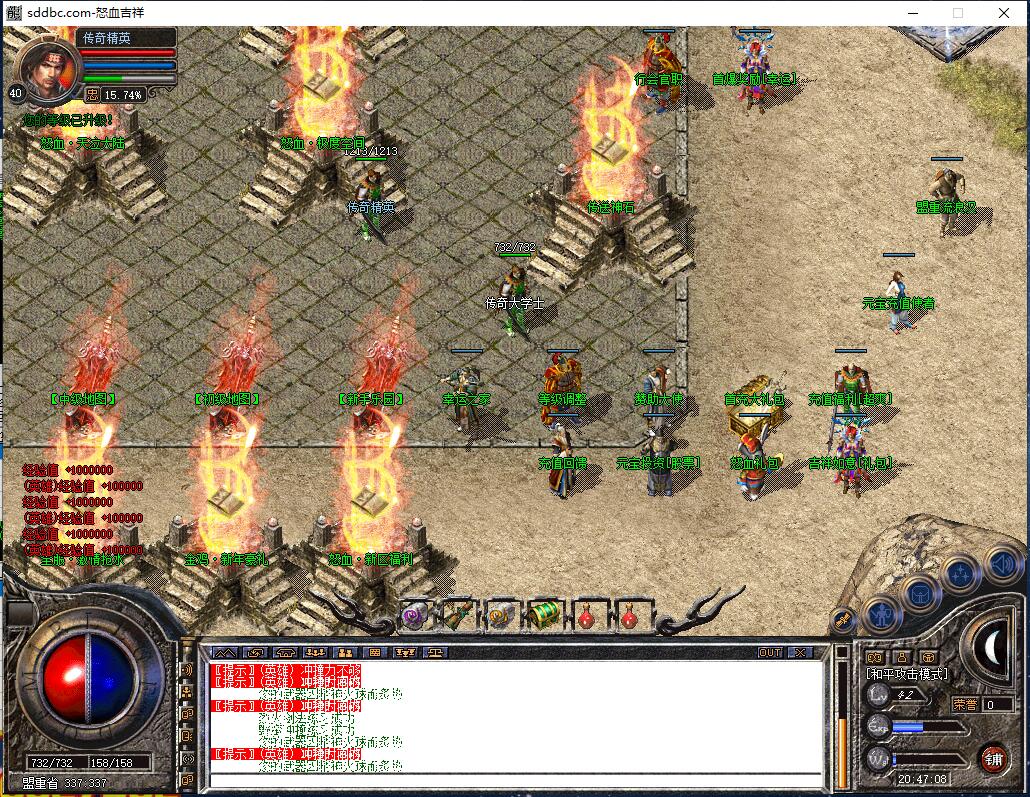The image size is (1030, 797).
Task: Click the 忠 loyalty badge
Action: click(x=91, y=94)
